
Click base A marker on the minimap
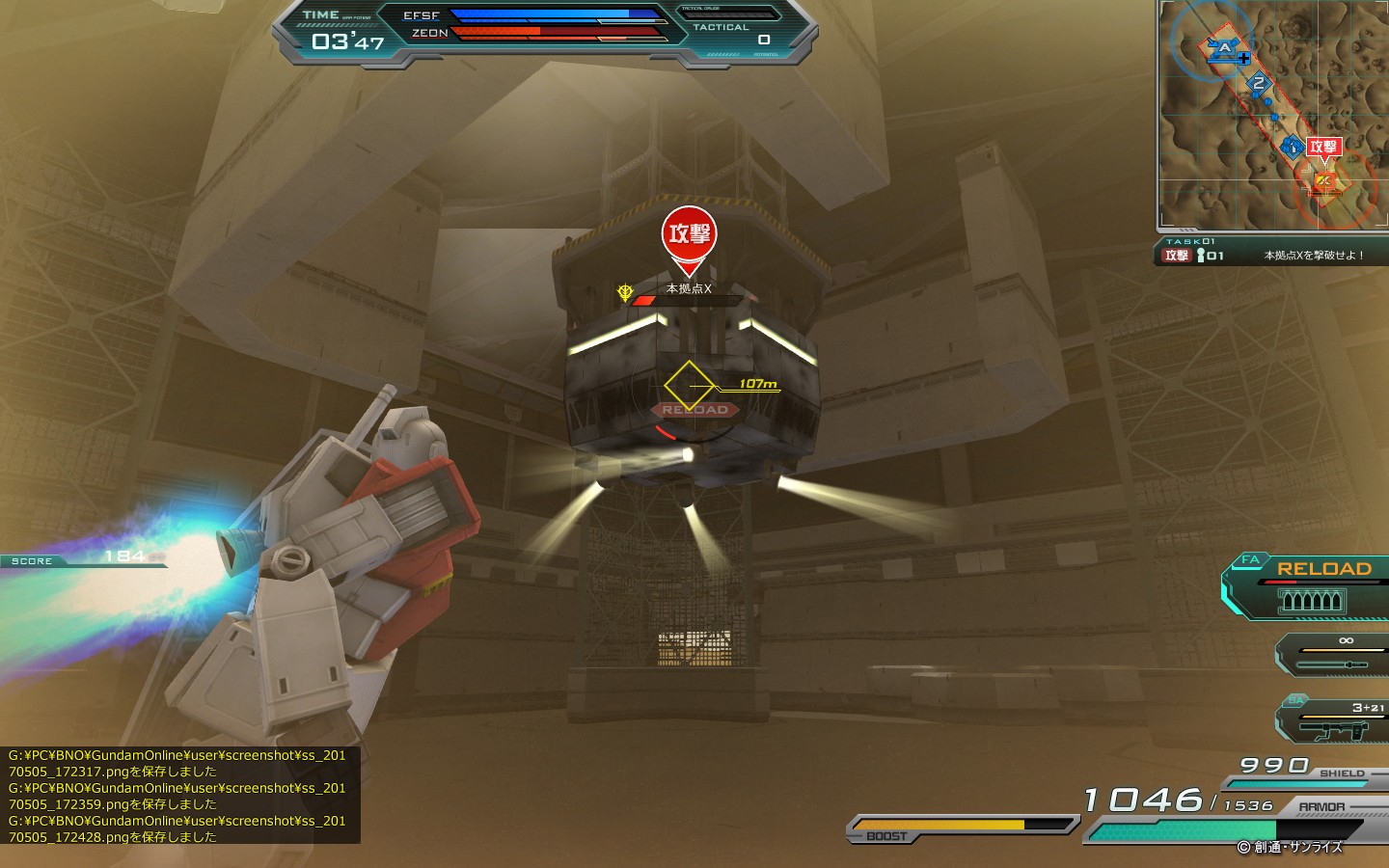point(1224,48)
